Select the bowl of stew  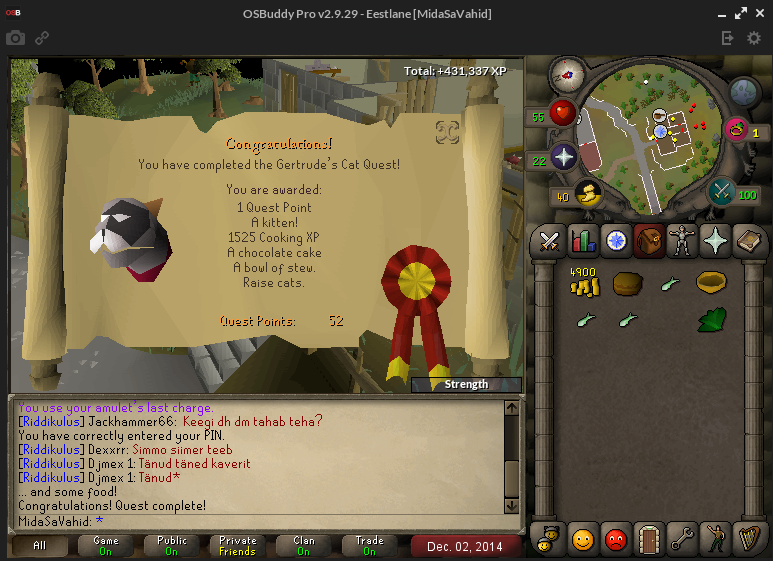click(710, 283)
